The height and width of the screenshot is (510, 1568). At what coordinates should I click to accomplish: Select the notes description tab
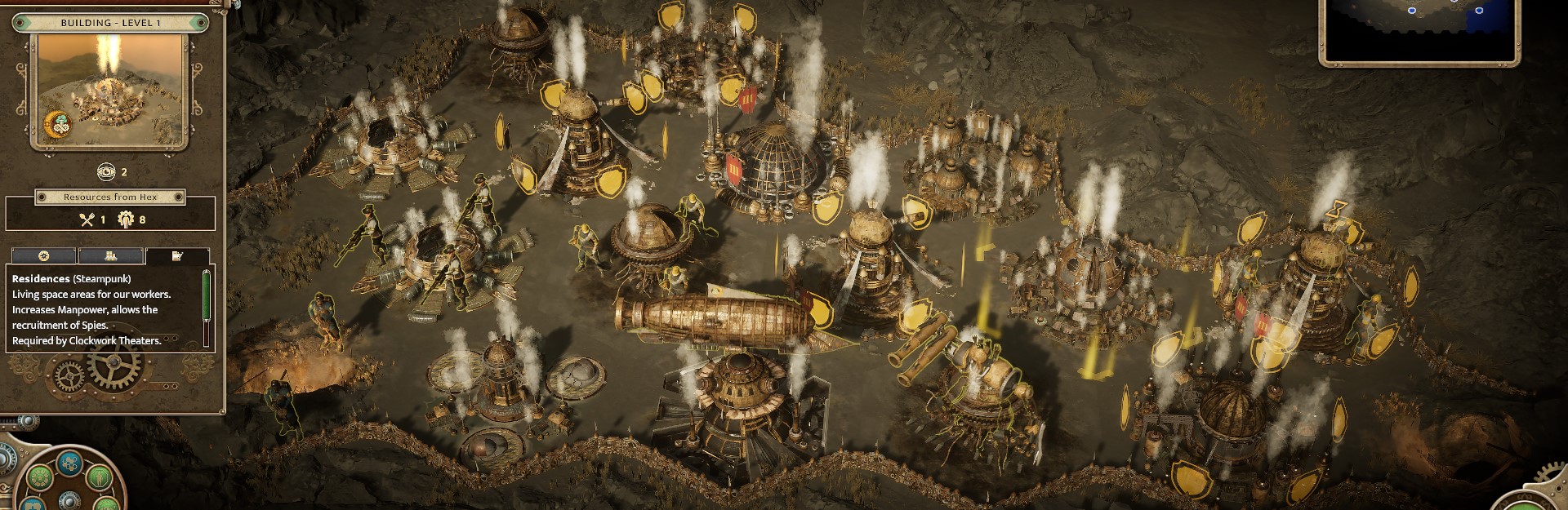[x=177, y=256]
